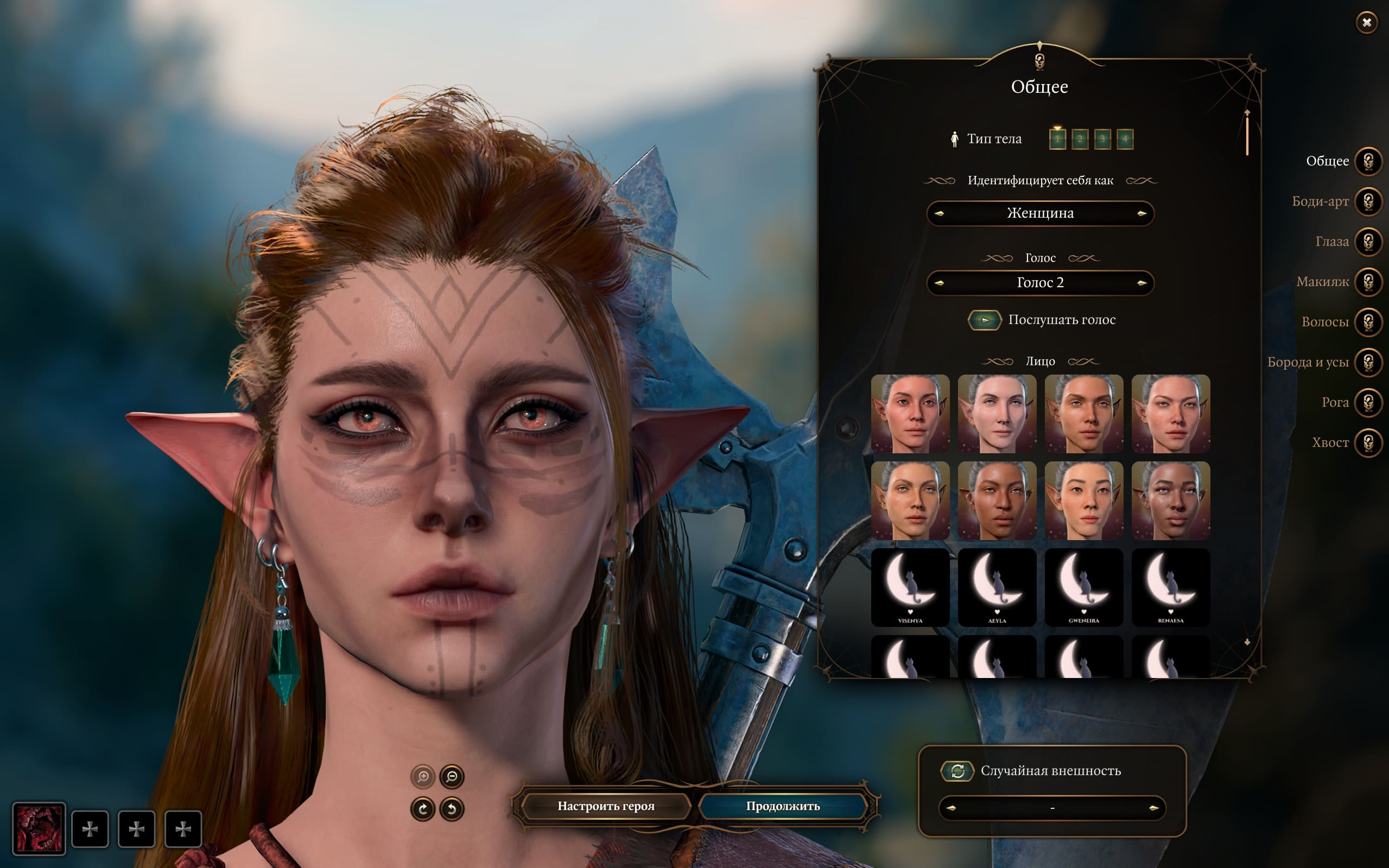
Task: Zoom out the character camera
Action: pyautogui.click(x=452, y=777)
